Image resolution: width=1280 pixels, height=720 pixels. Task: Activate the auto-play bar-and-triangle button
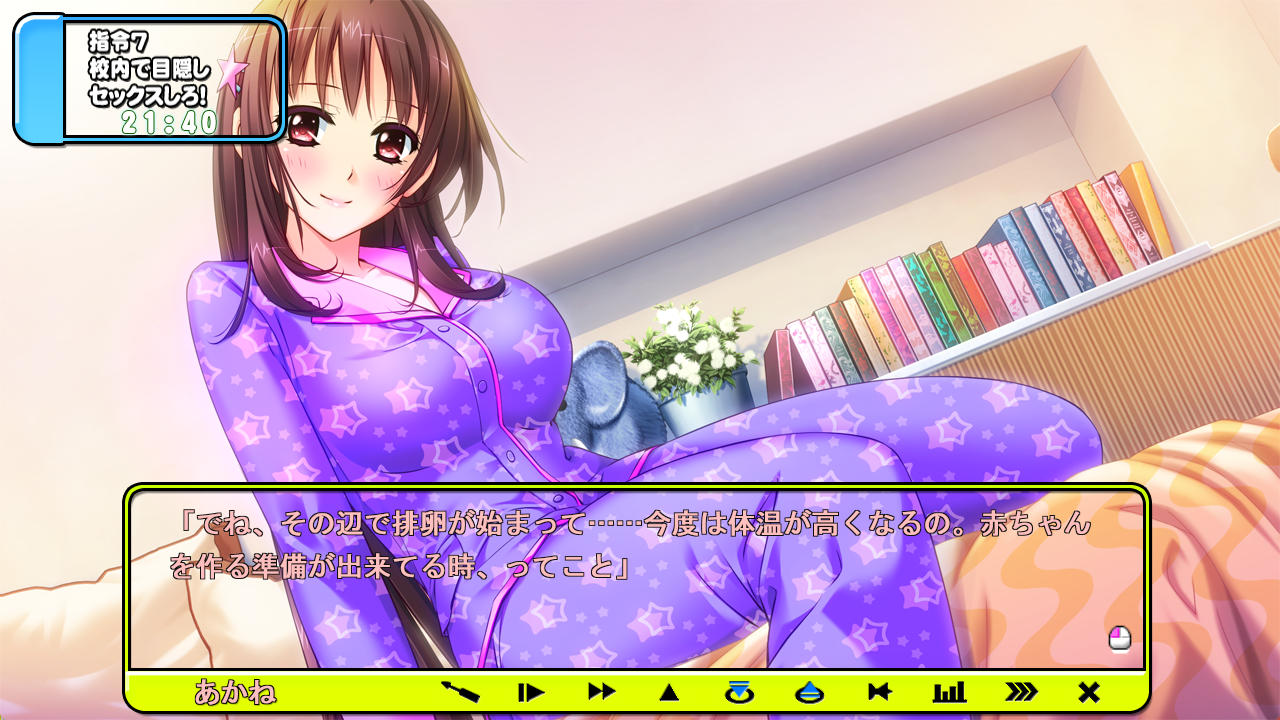tap(531, 691)
